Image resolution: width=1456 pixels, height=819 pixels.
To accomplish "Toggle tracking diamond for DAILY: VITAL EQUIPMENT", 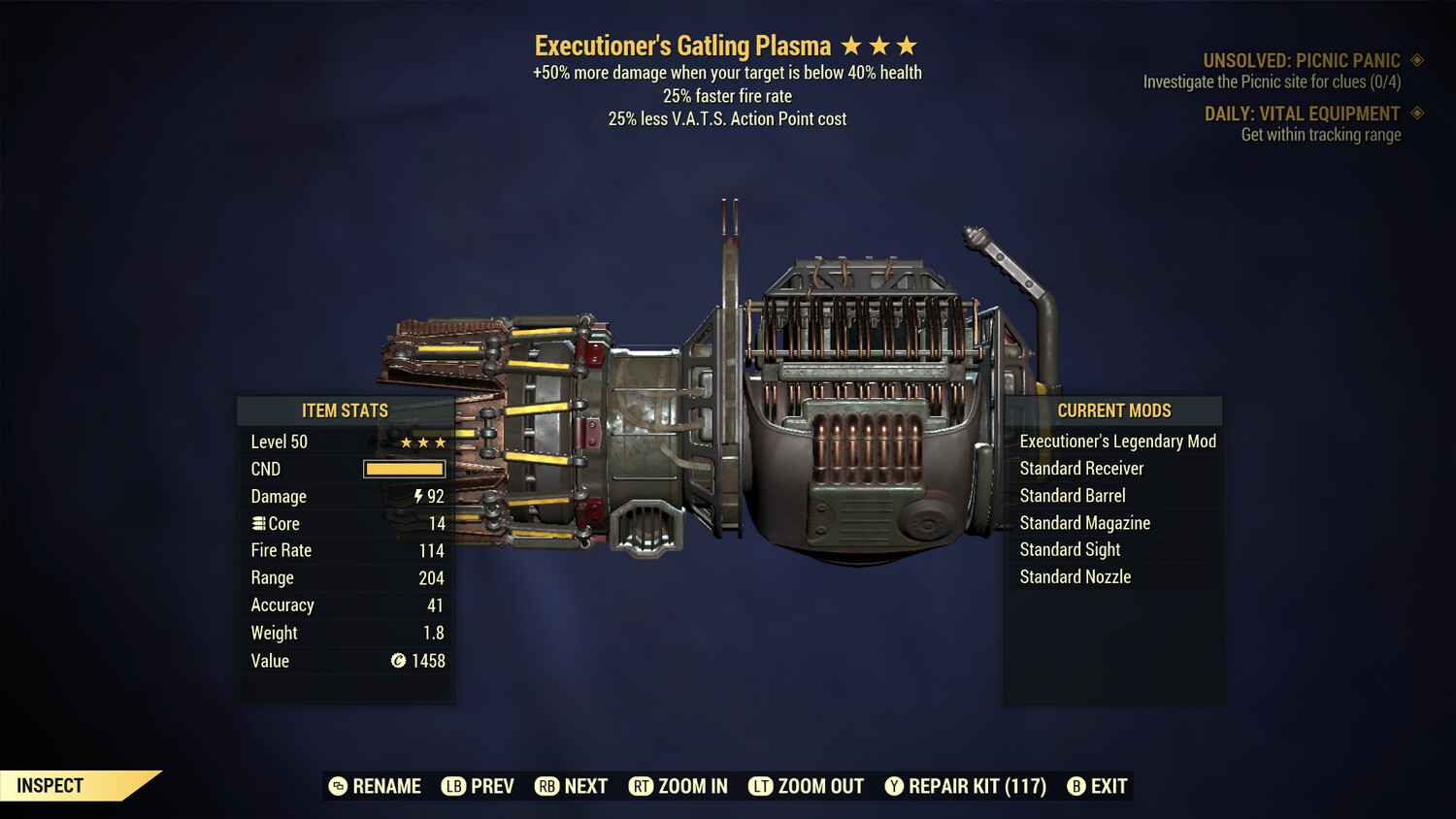I will click(x=1415, y=114).
